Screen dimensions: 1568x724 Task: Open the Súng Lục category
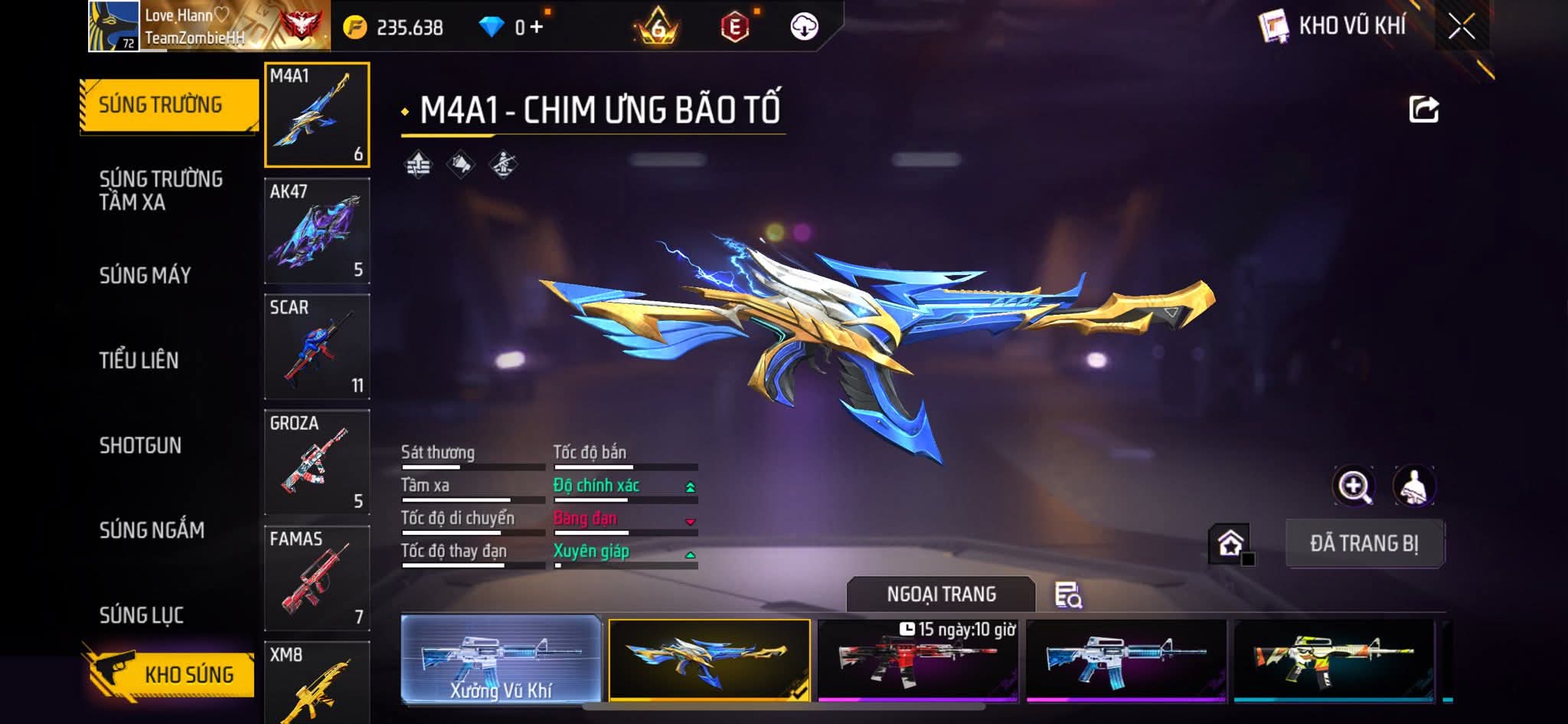point(141,614)
